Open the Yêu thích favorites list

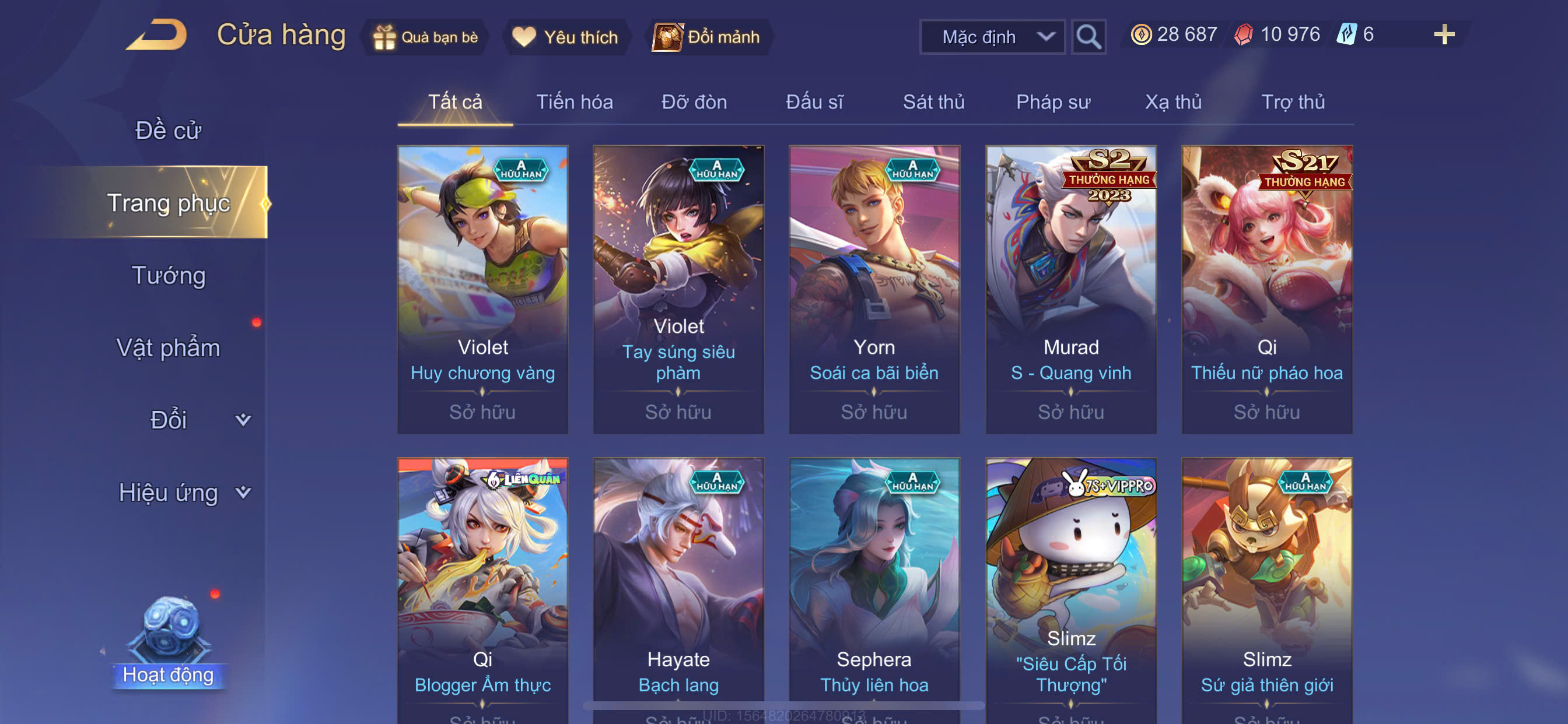coord(565,37)
